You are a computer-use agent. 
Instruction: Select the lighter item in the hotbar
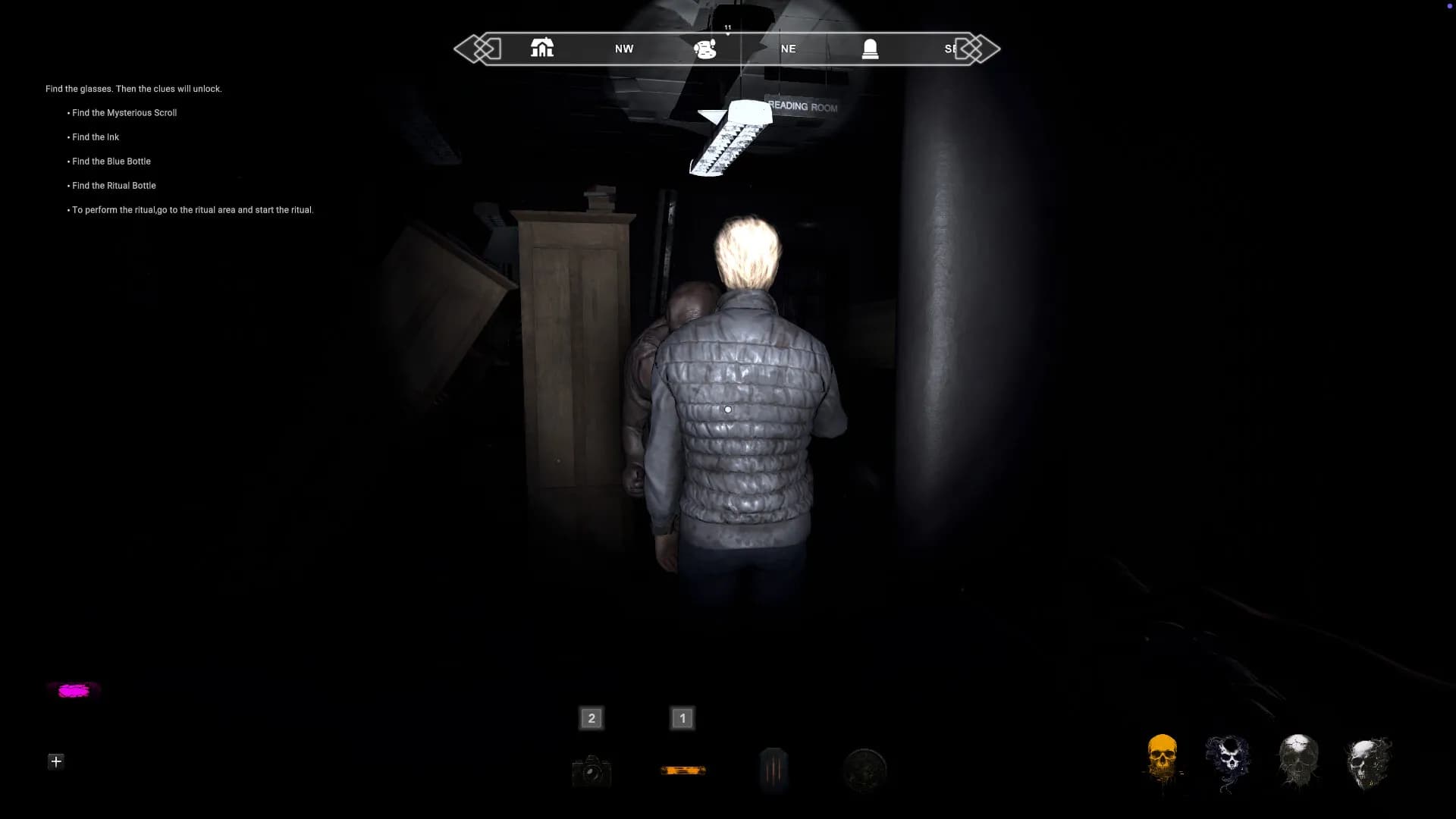tap(773, 769)
